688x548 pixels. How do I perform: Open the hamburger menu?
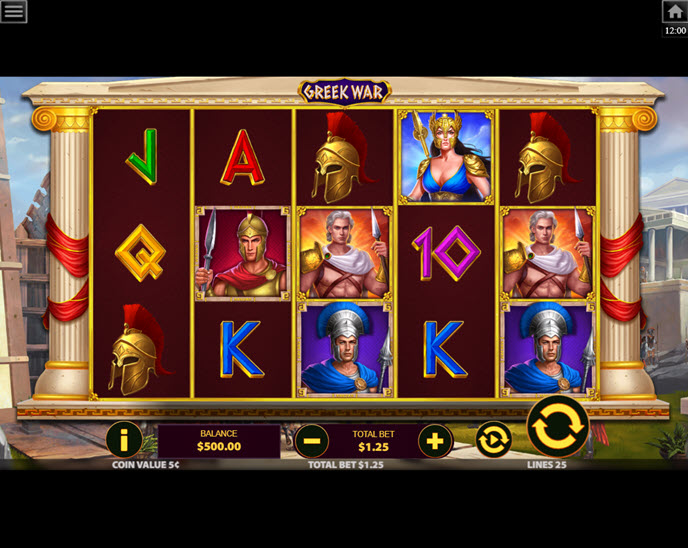(x=13, y=11)
